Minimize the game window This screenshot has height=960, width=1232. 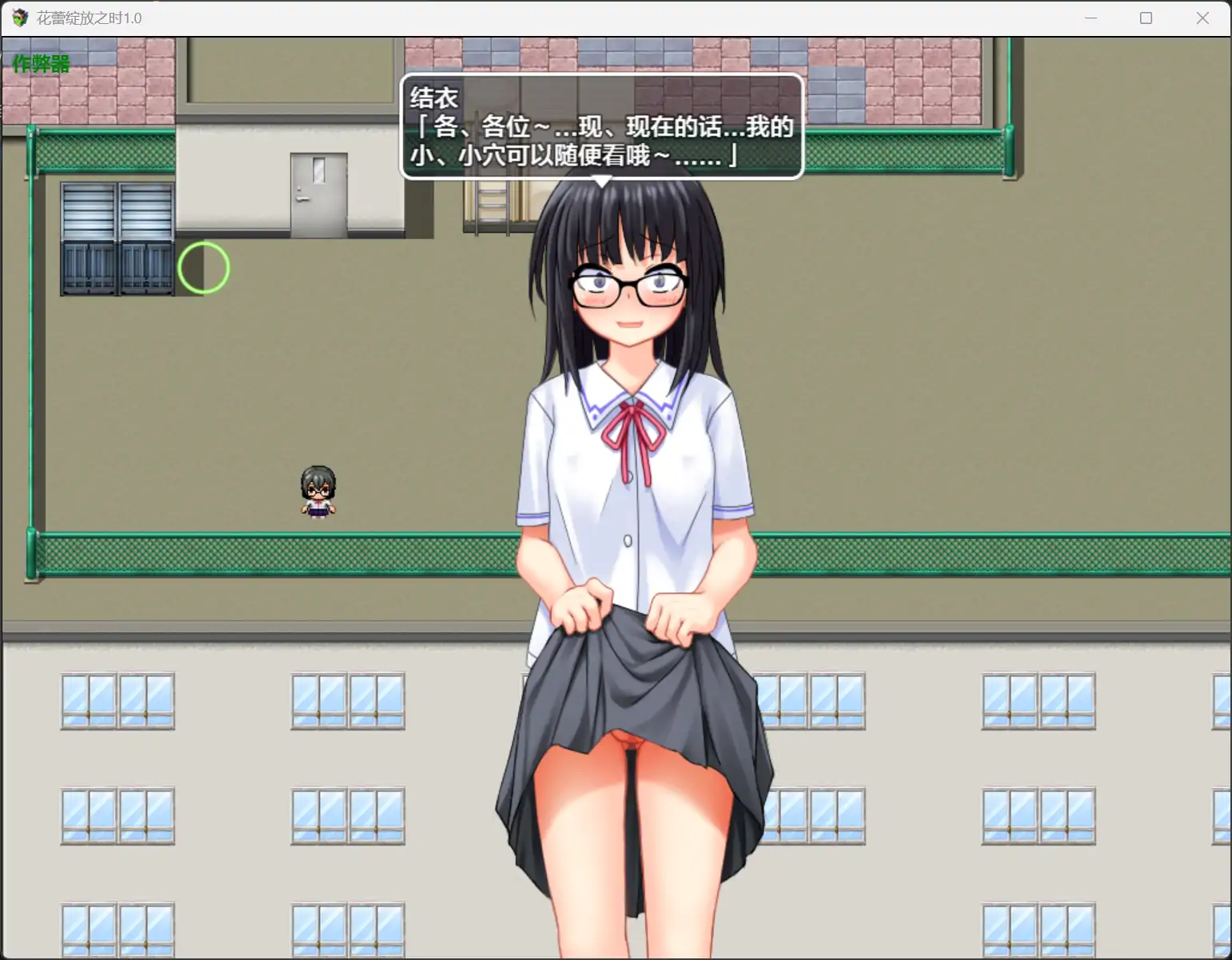[1091, 18]
